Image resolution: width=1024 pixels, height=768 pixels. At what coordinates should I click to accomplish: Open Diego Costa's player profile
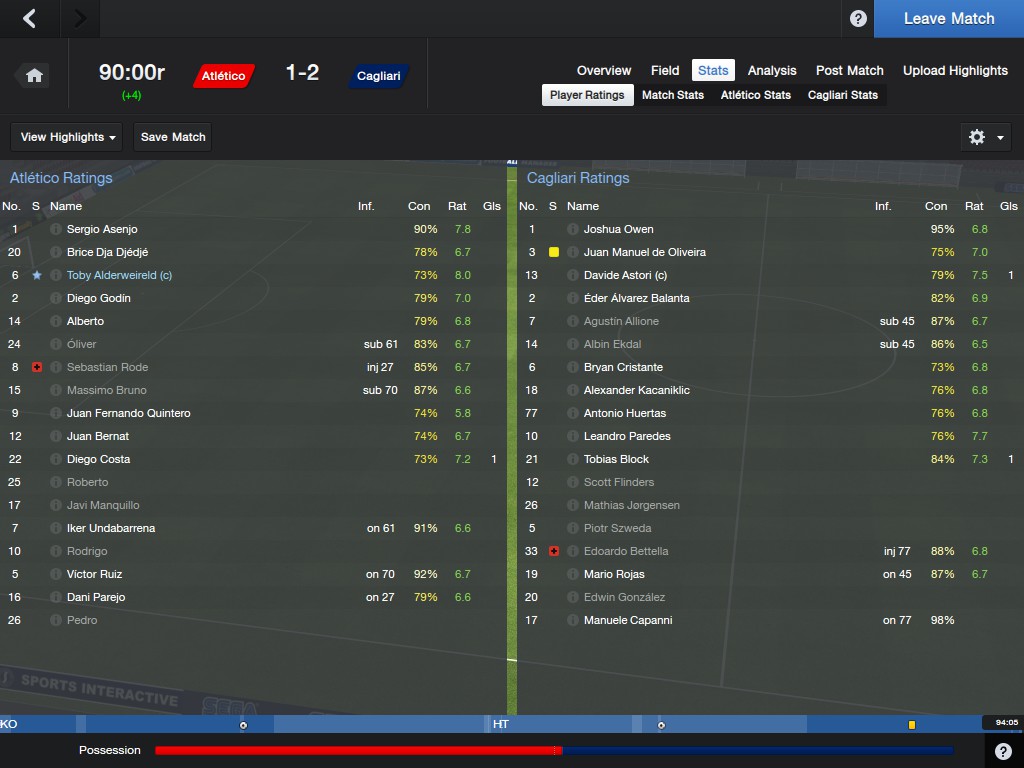[98, 459]
